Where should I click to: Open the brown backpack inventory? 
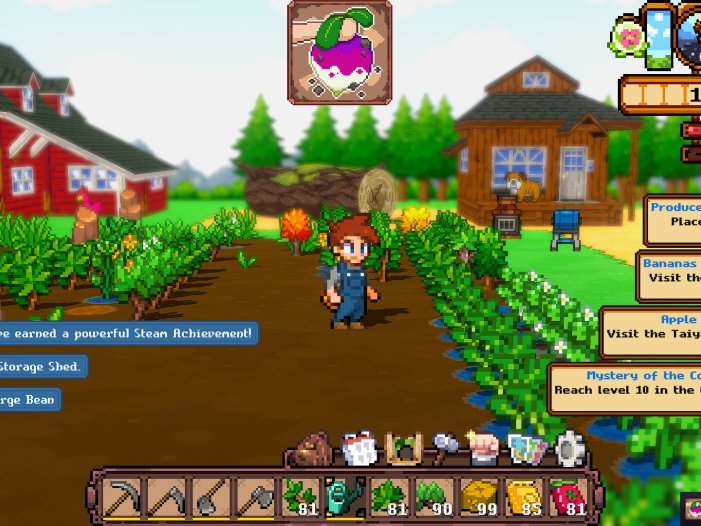[x=316, y=450]
